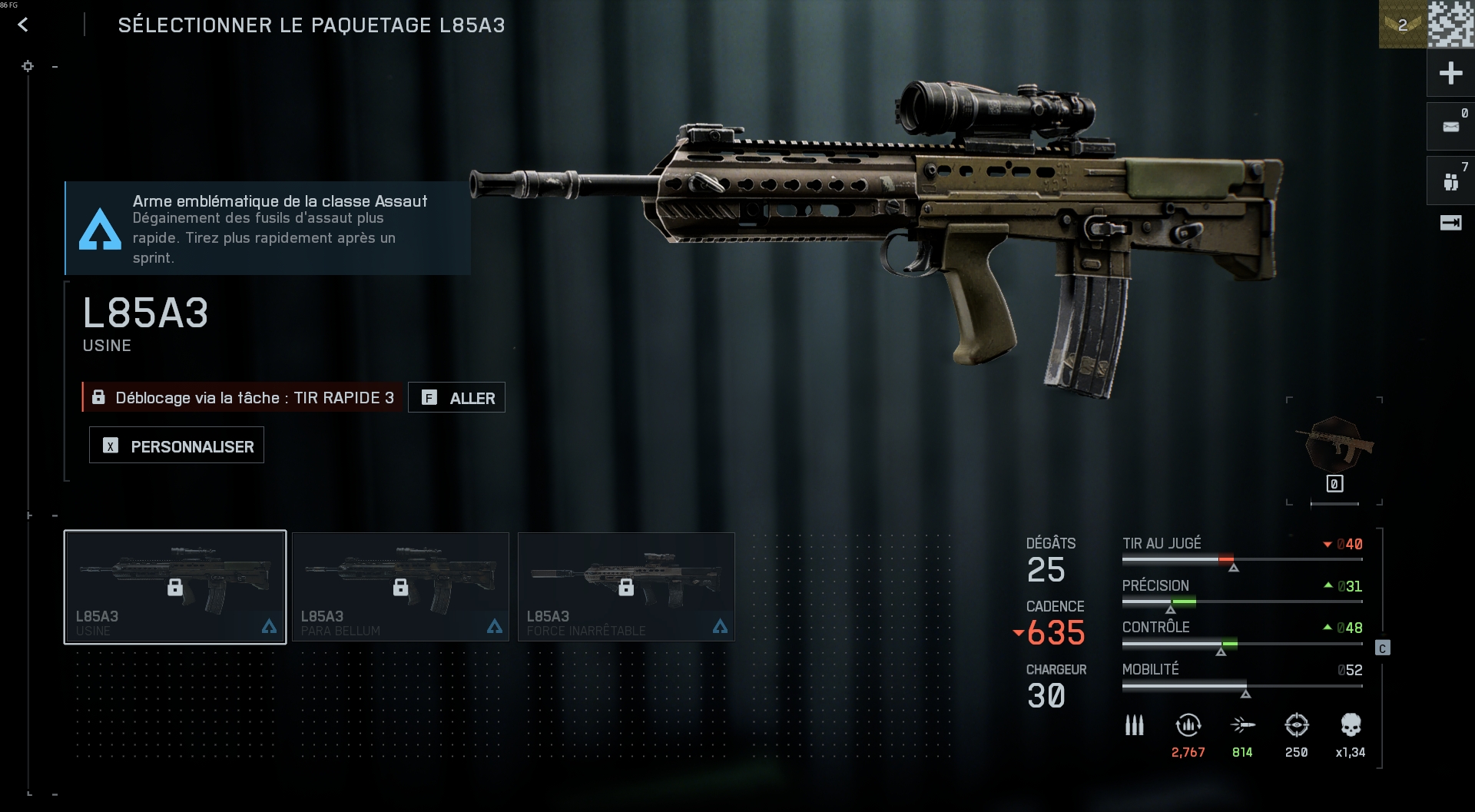Click the skip/next arrow icon below friends list

tap(1450, 223)
